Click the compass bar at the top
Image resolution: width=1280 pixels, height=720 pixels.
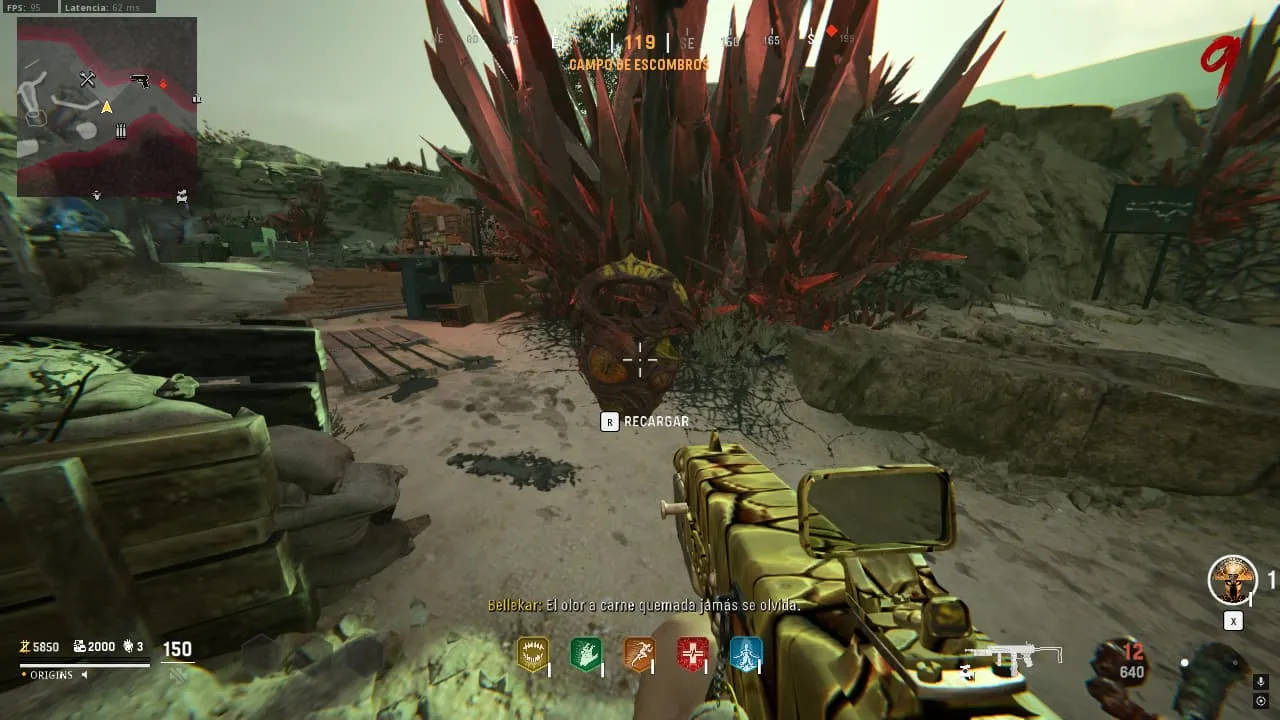pyautogui.click(x=640, y=42)
